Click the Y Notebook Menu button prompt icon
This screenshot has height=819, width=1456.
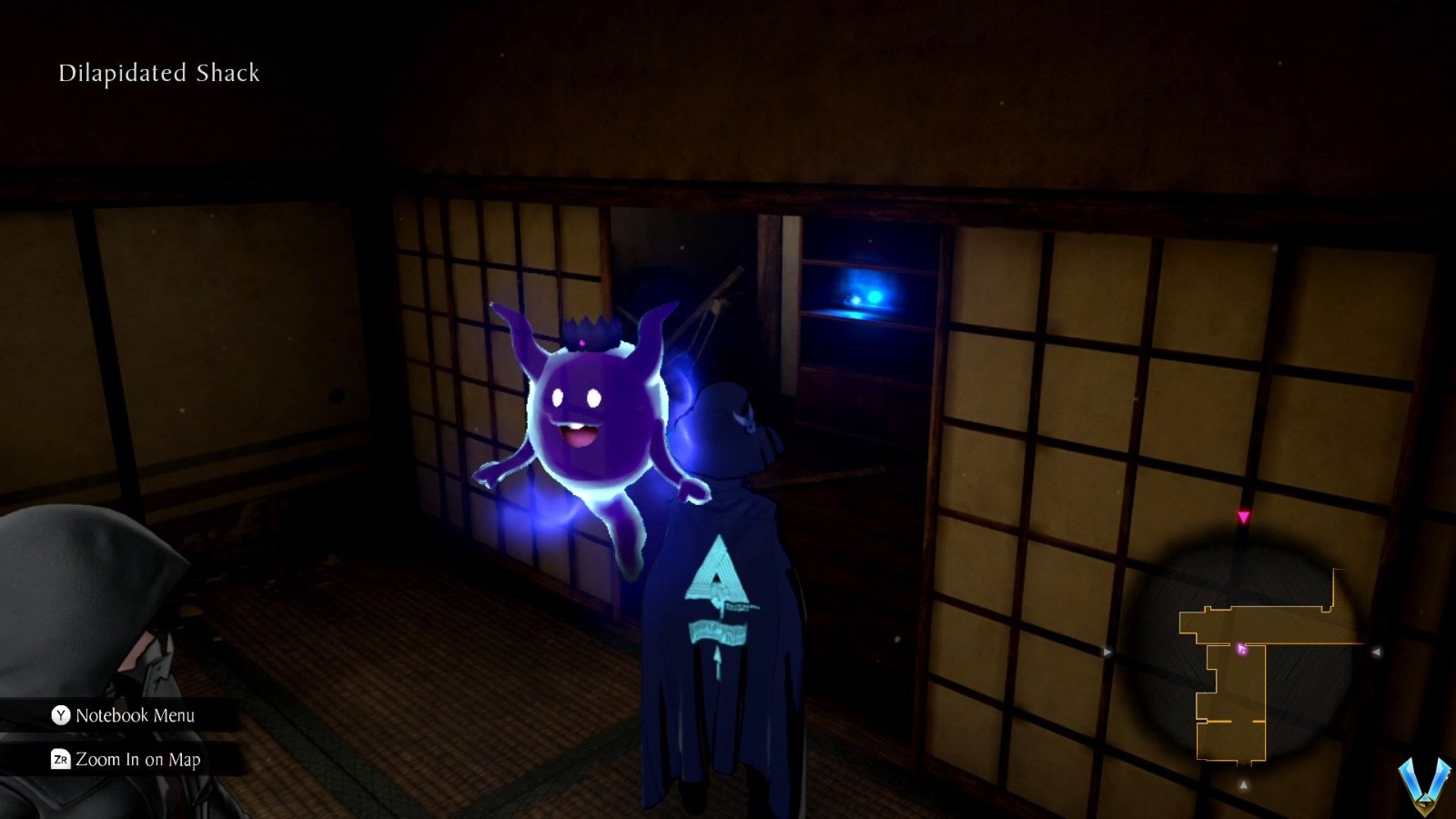[x=61, y=716]
